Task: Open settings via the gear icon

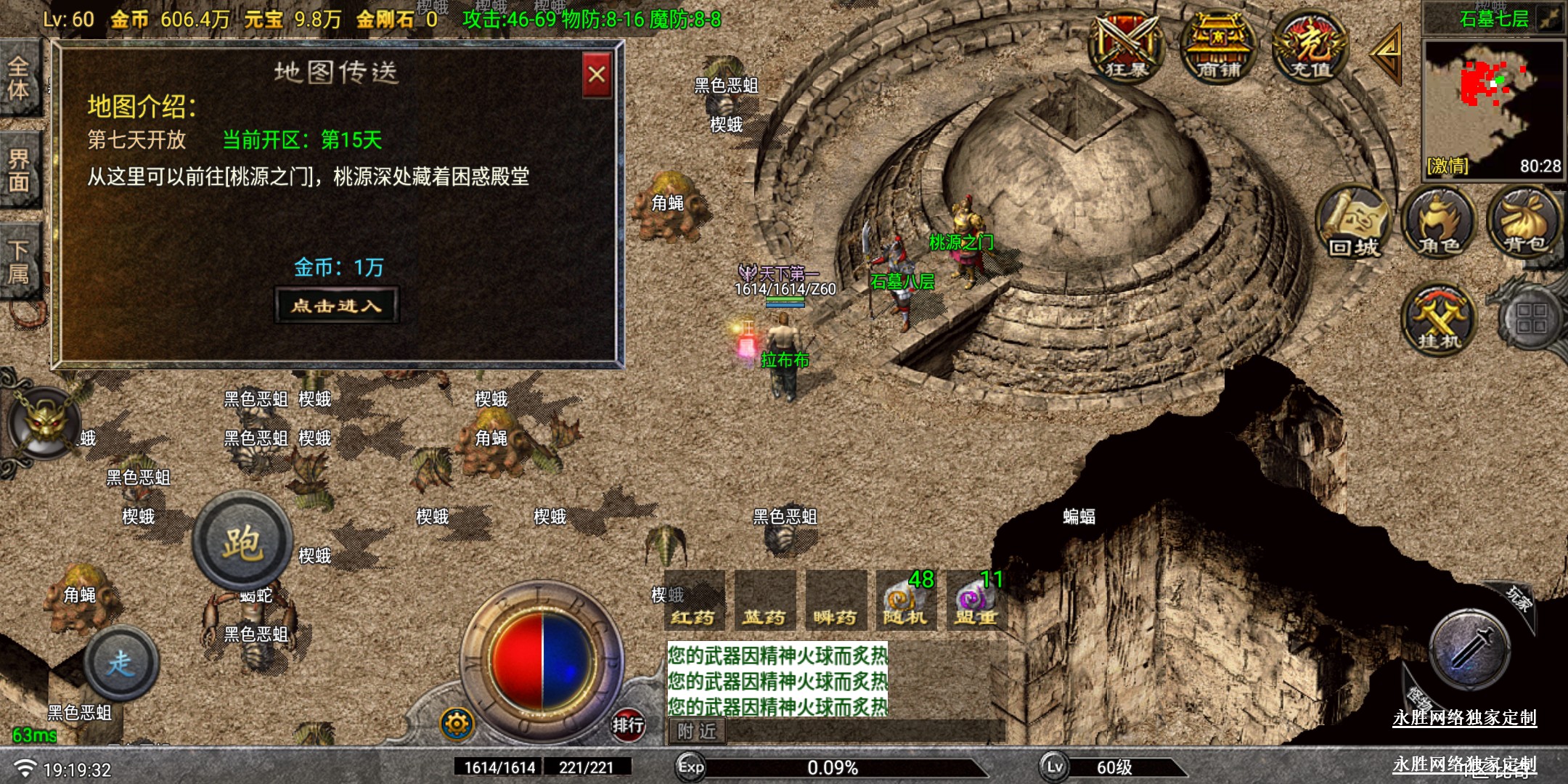Action: pyautogui.click(x=457, y=724)
